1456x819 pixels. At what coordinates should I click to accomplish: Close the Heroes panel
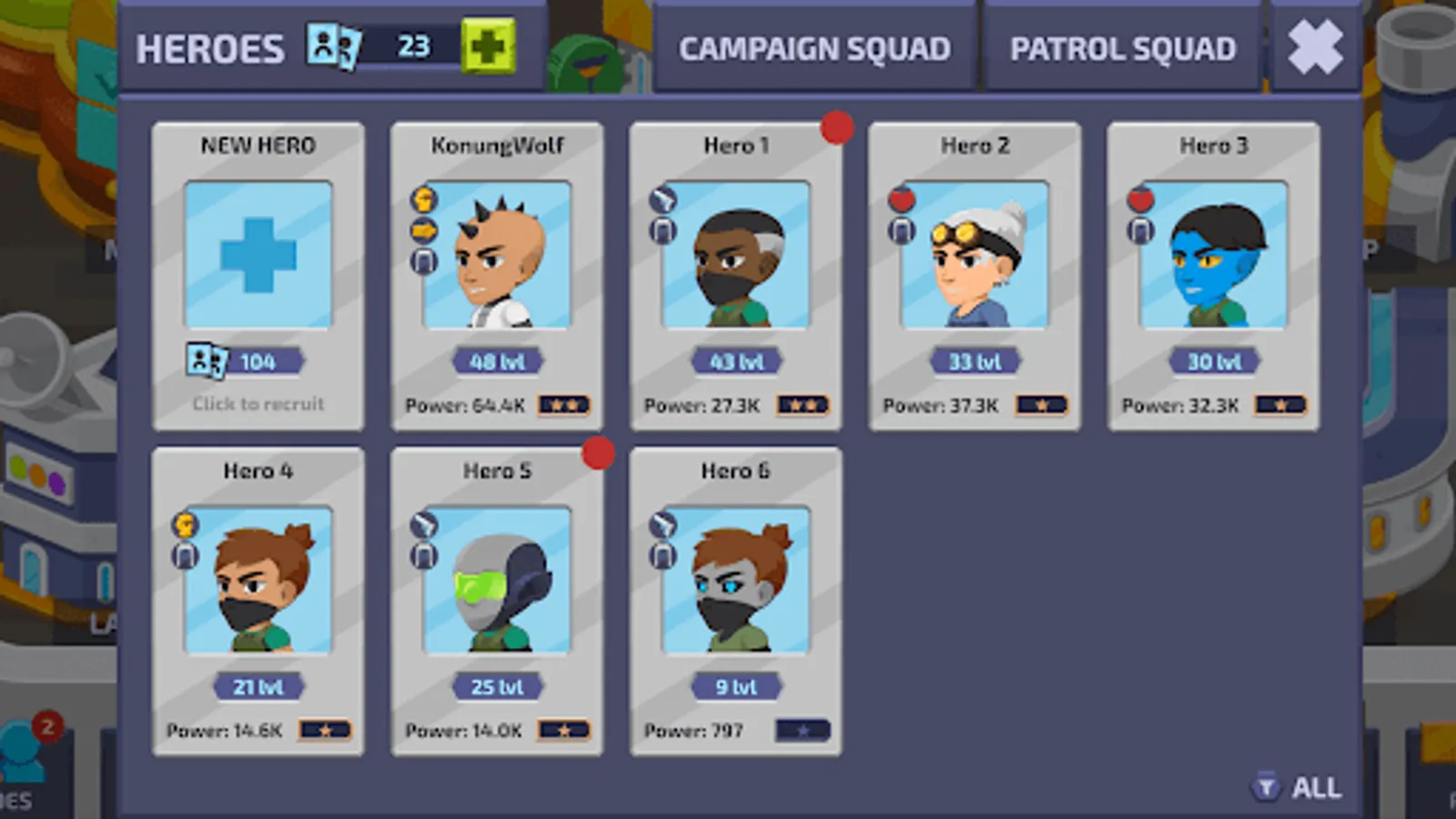(x=1315, y=45)
